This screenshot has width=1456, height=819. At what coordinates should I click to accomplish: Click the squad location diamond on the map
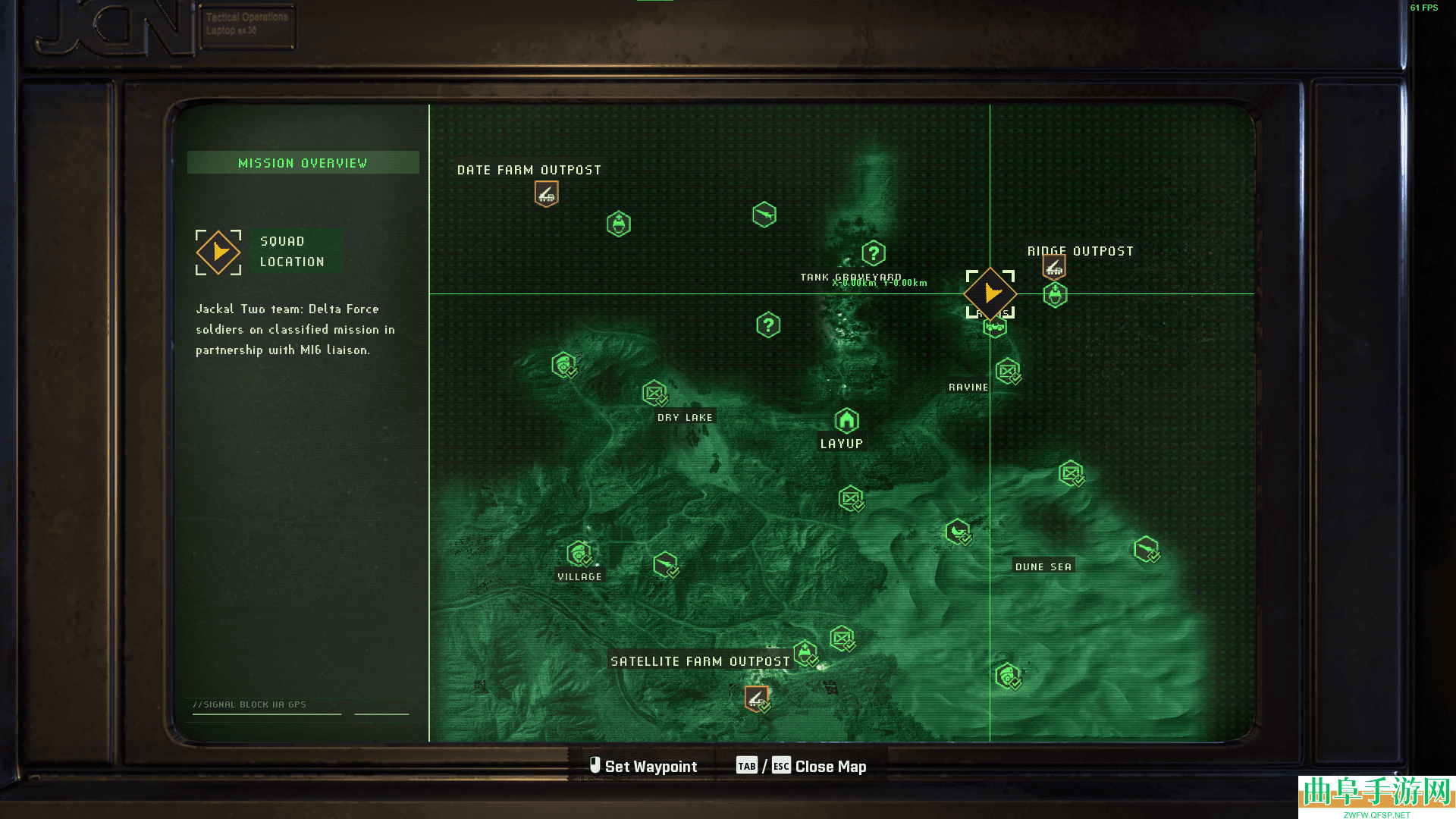pyautogui.click(x=990, y=293)
